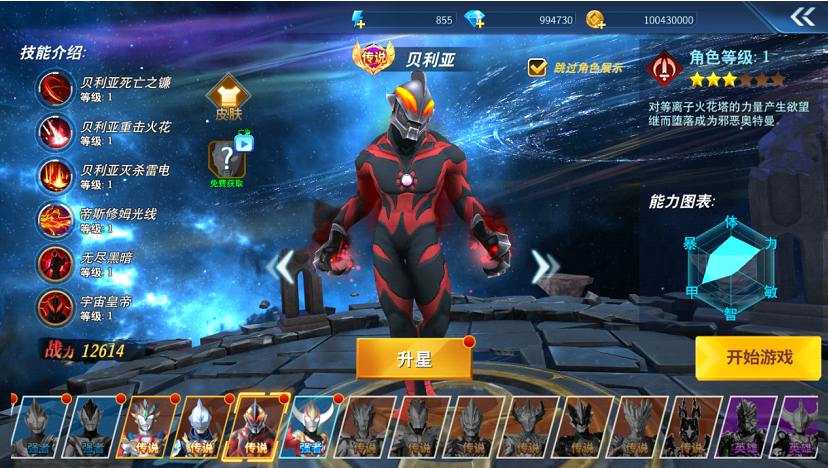Image resolution: width=828 pixels, height=468 pixels.
Task: Show the next character with right arrow
Action: click(x=543, y=266)
